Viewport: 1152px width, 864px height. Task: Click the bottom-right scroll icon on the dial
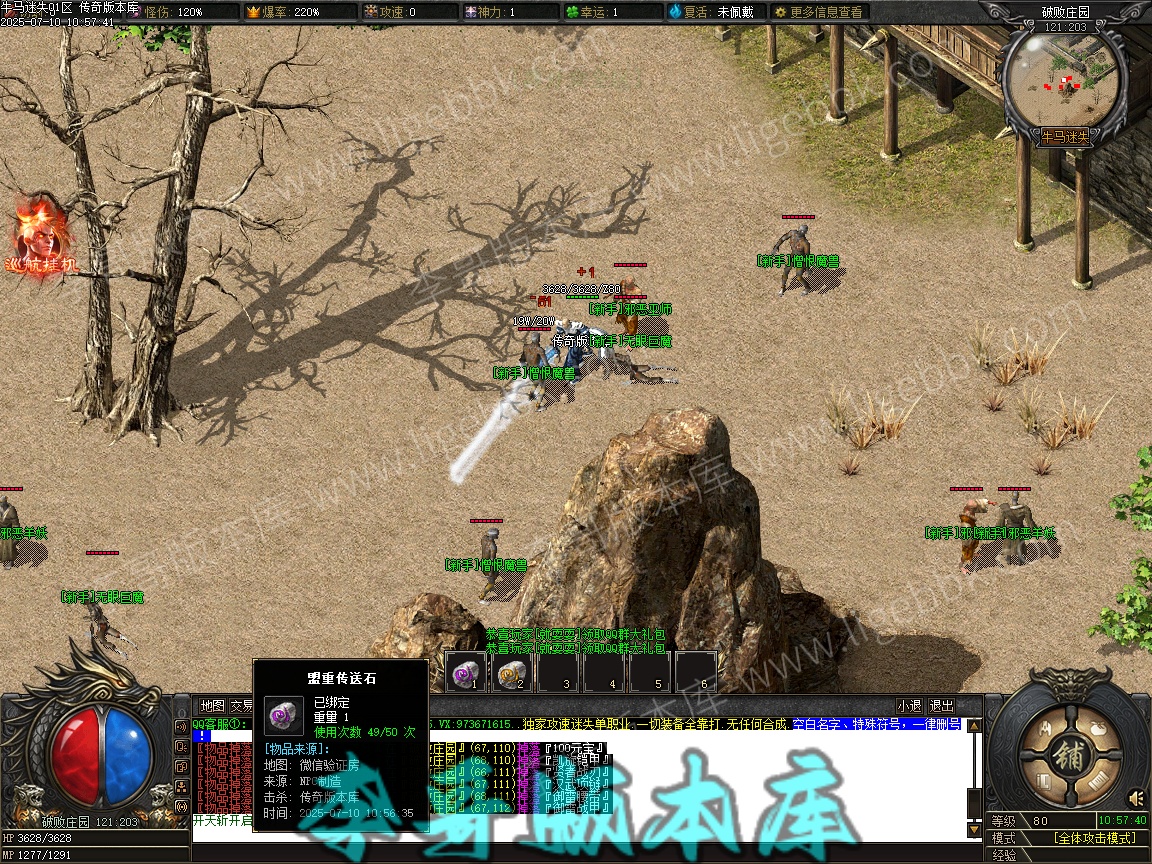pyautogui.click(x=1097, y=781)
